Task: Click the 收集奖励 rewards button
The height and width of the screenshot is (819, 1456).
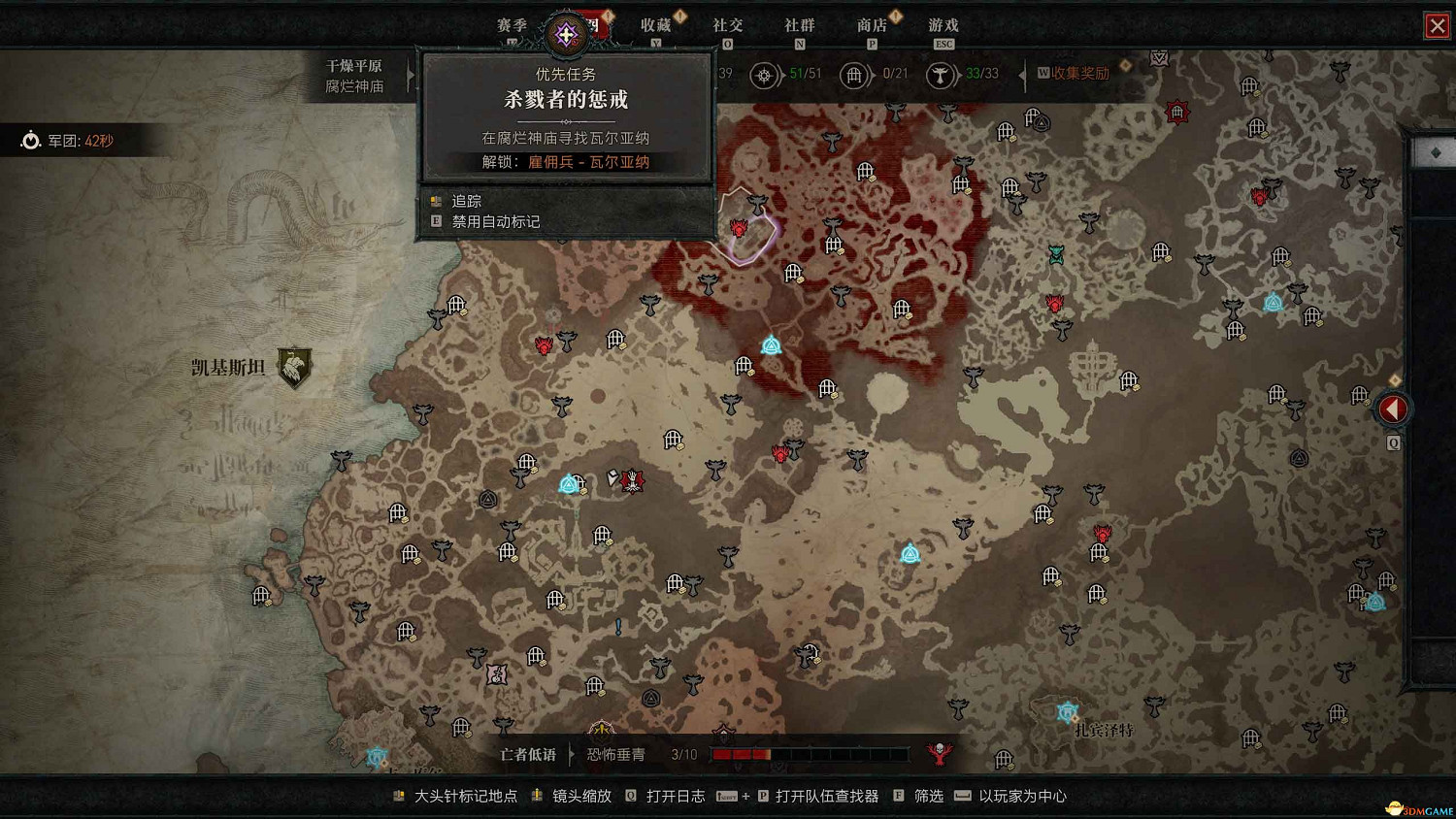Action: [1077, 73]
